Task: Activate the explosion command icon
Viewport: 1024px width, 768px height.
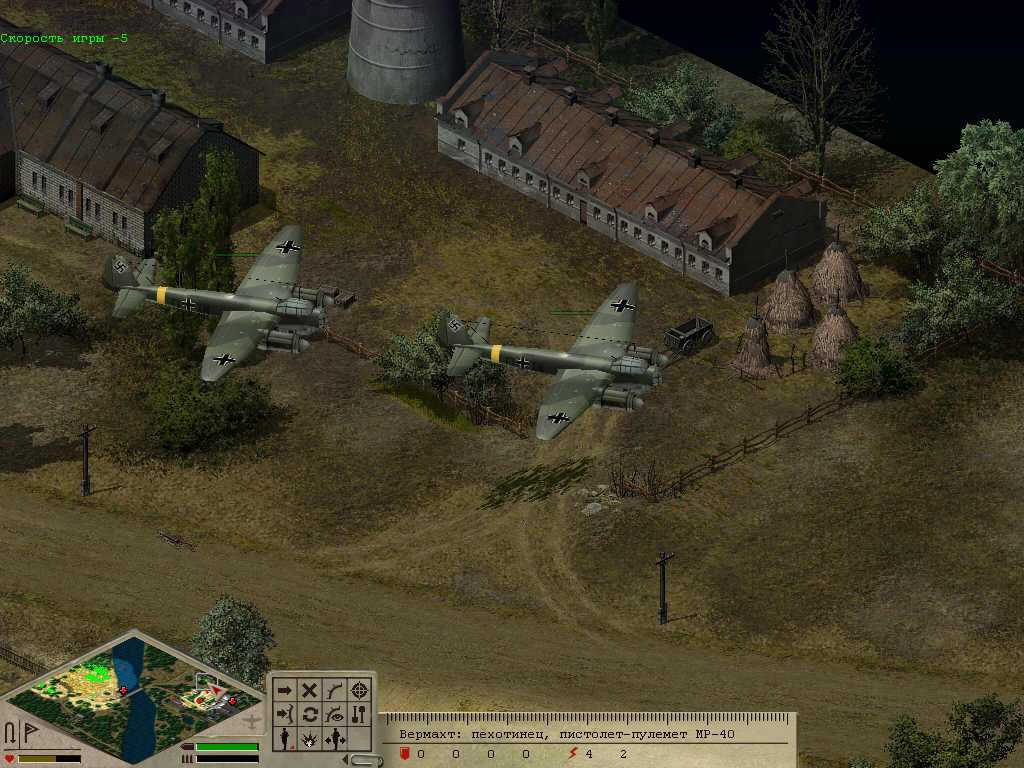Action: (x=310, y=739)
